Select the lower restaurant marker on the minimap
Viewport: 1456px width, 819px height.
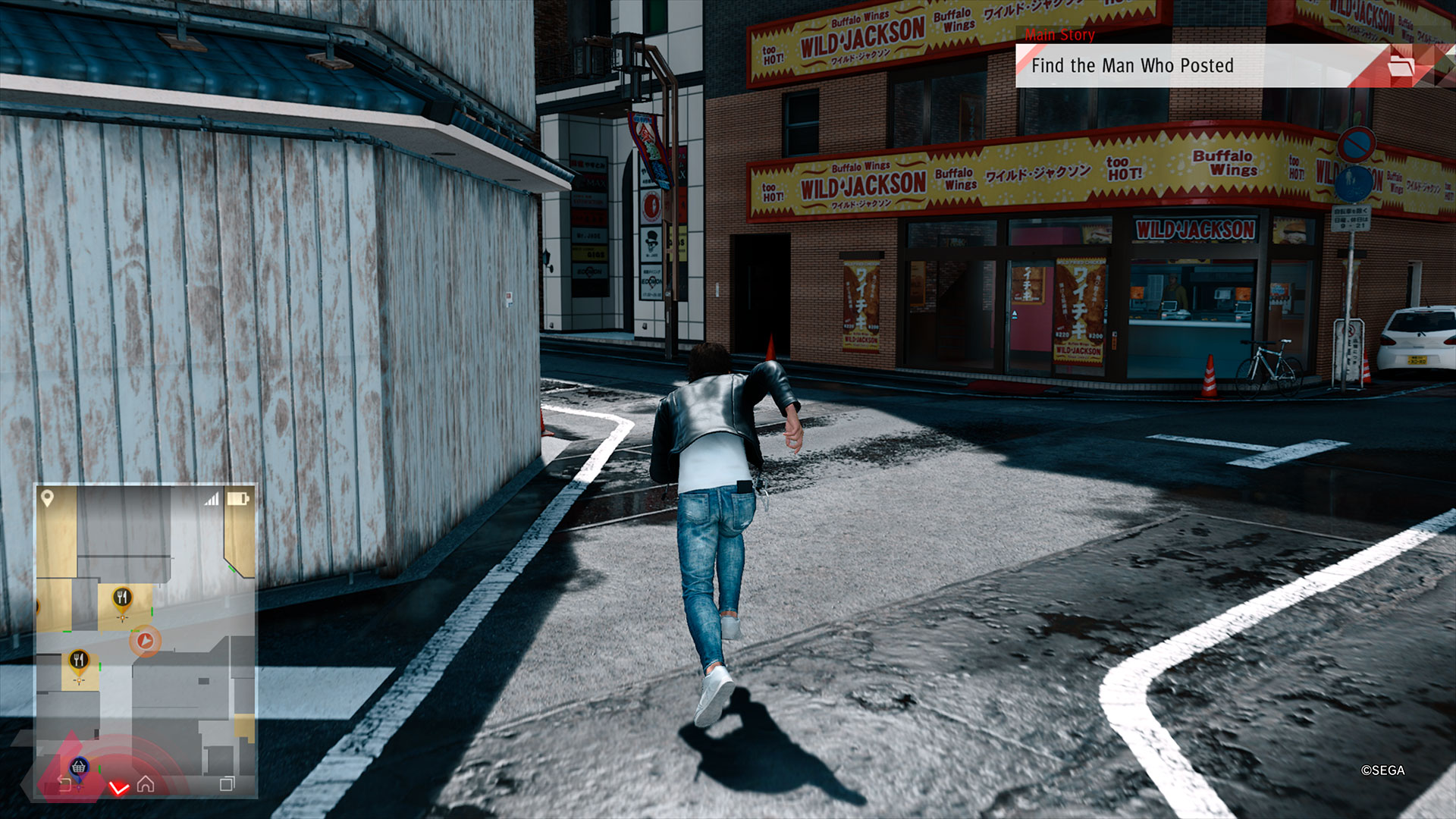[x=79, y=661]
